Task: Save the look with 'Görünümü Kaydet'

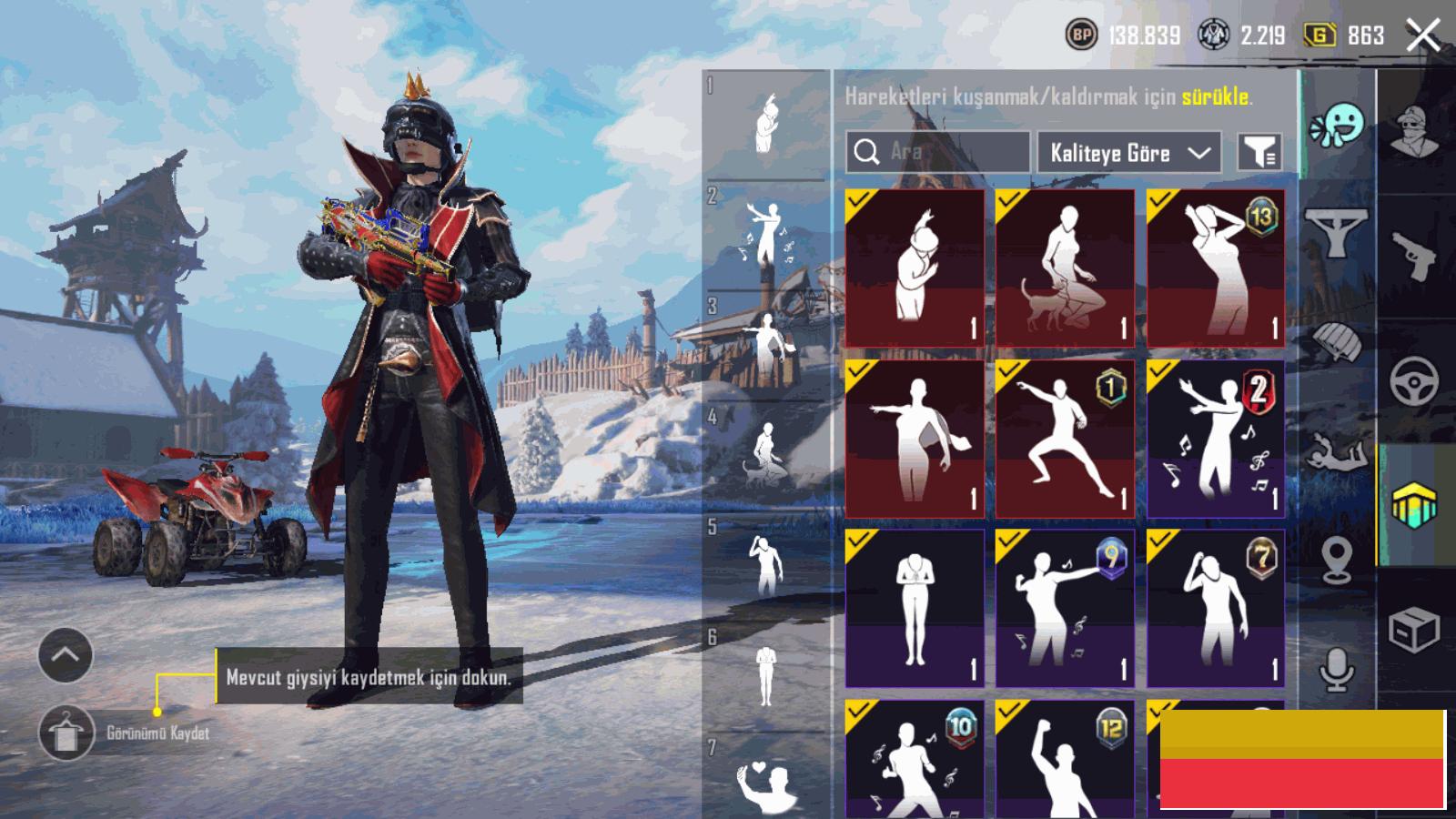Action: tap(66, 733)
